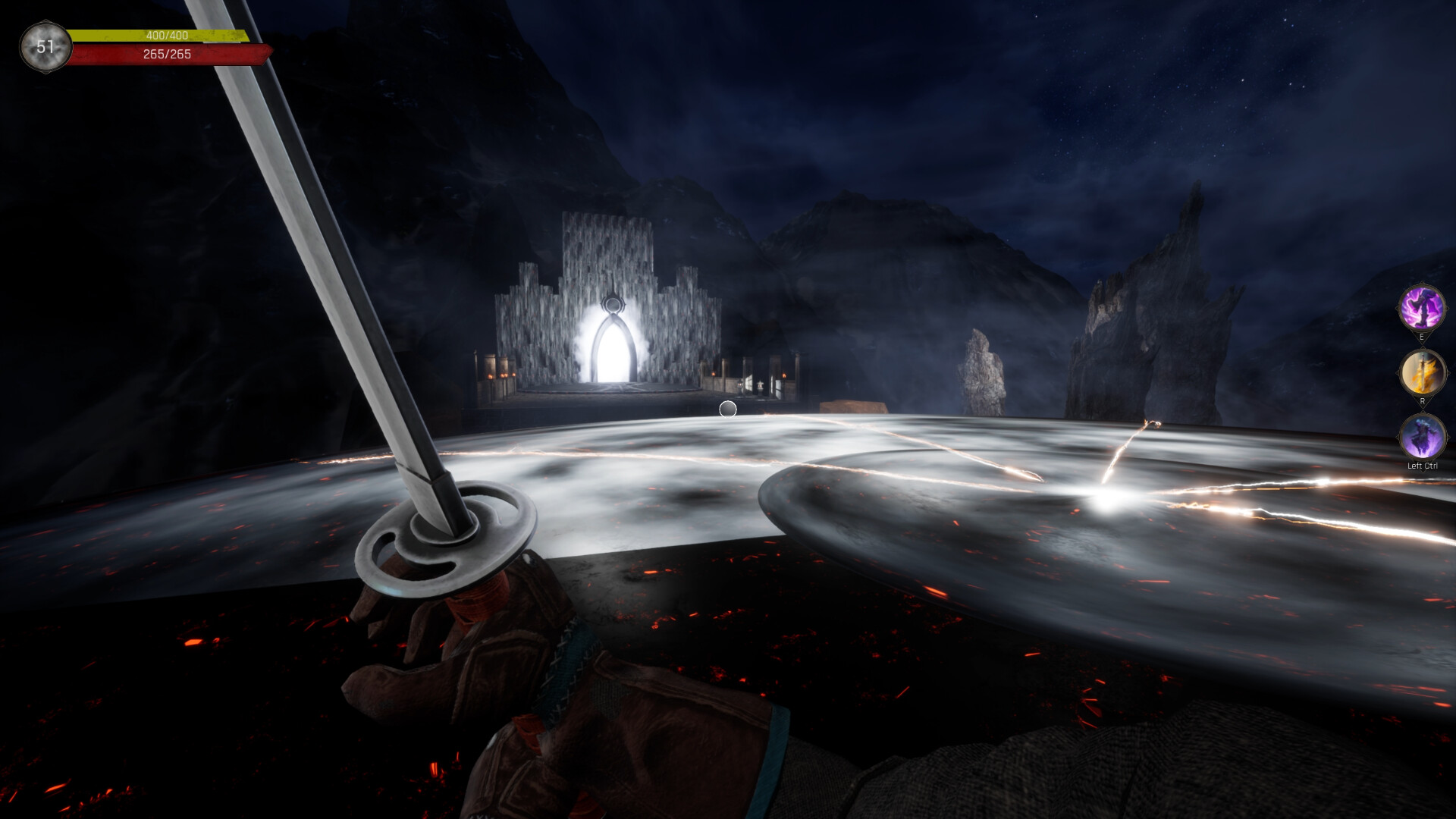Click the R keybind label below the sword icon

point(1422,400)
